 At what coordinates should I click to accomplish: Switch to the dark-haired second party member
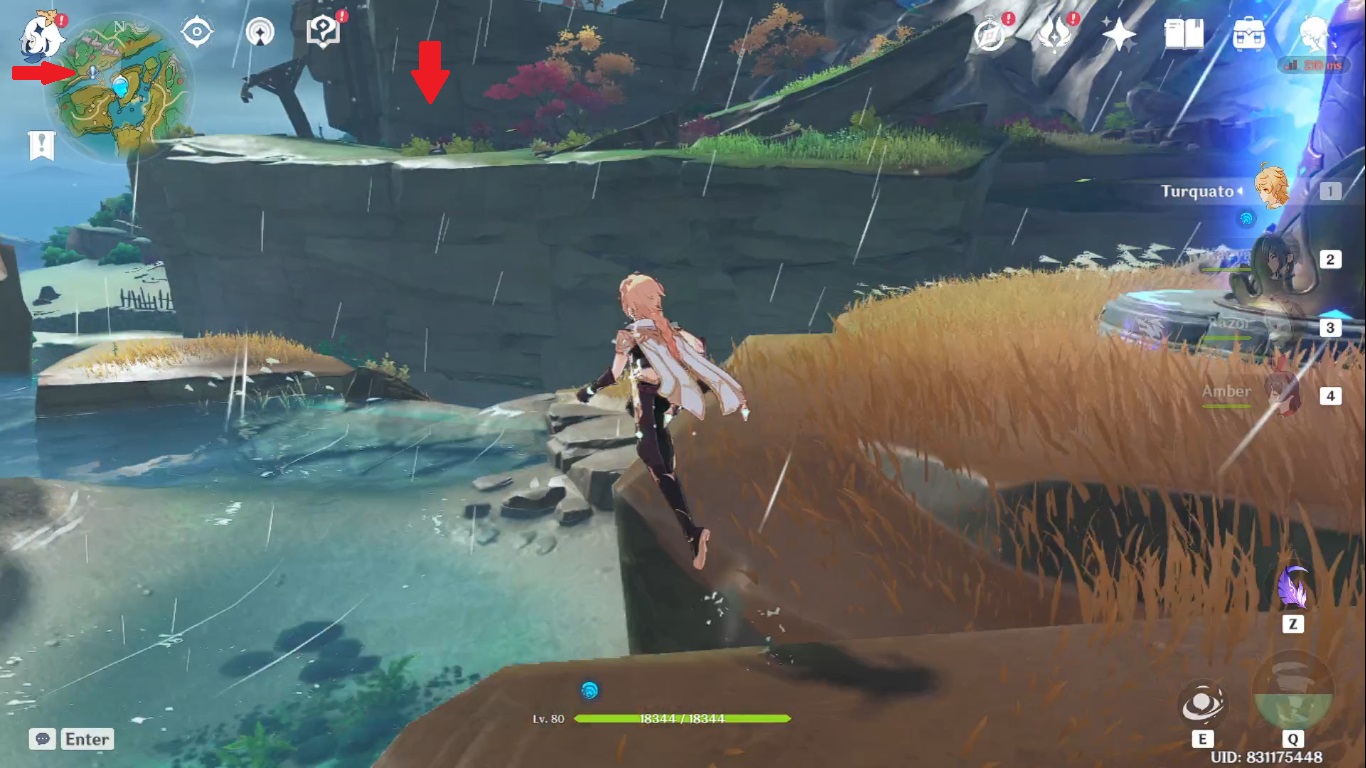pyautogui.click(x=1272, y=259)
